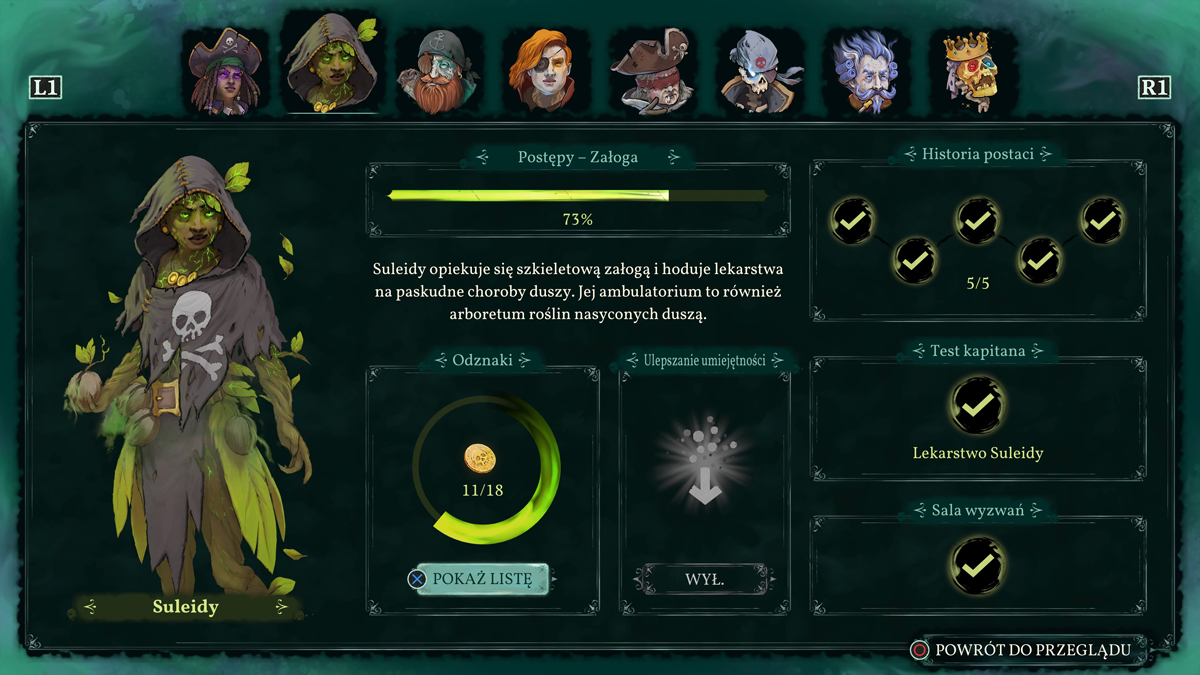Select the hooded Suleidy portrait tab
The width and height of the screenshot is (1200, 675).
(x=333, y=65)
